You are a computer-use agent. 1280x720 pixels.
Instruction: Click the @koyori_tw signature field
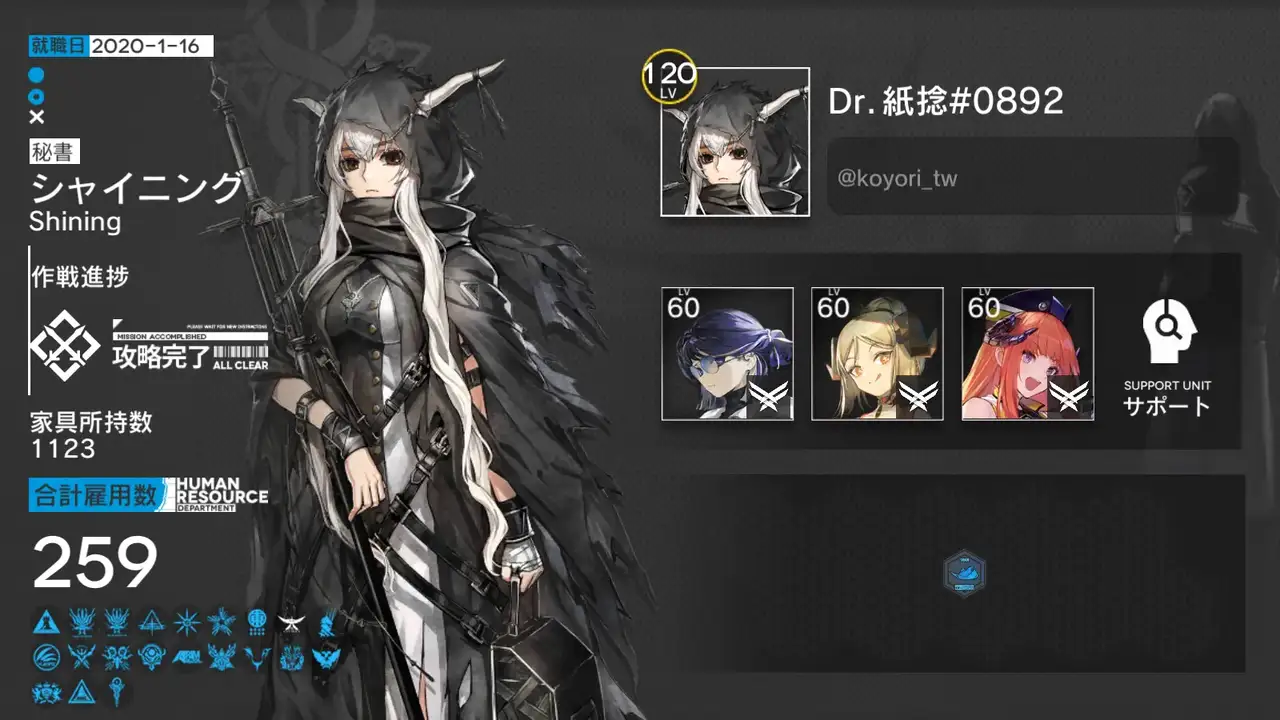coord(1032,178)
